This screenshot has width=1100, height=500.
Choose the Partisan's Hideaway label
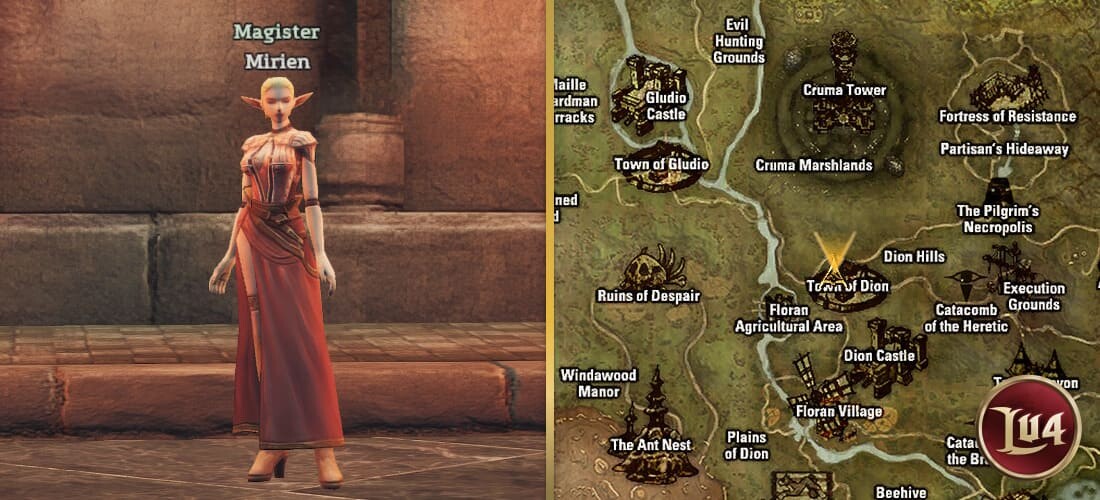tap(1005, 149)
